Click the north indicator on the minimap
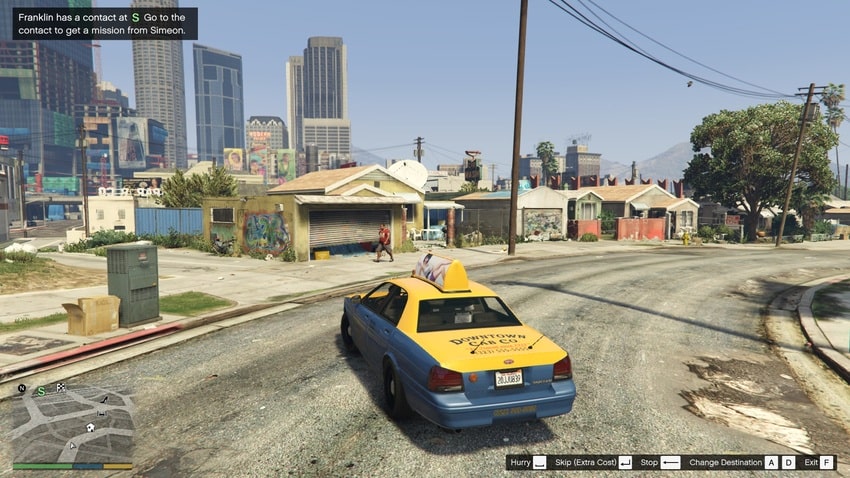 pos(22,388)
